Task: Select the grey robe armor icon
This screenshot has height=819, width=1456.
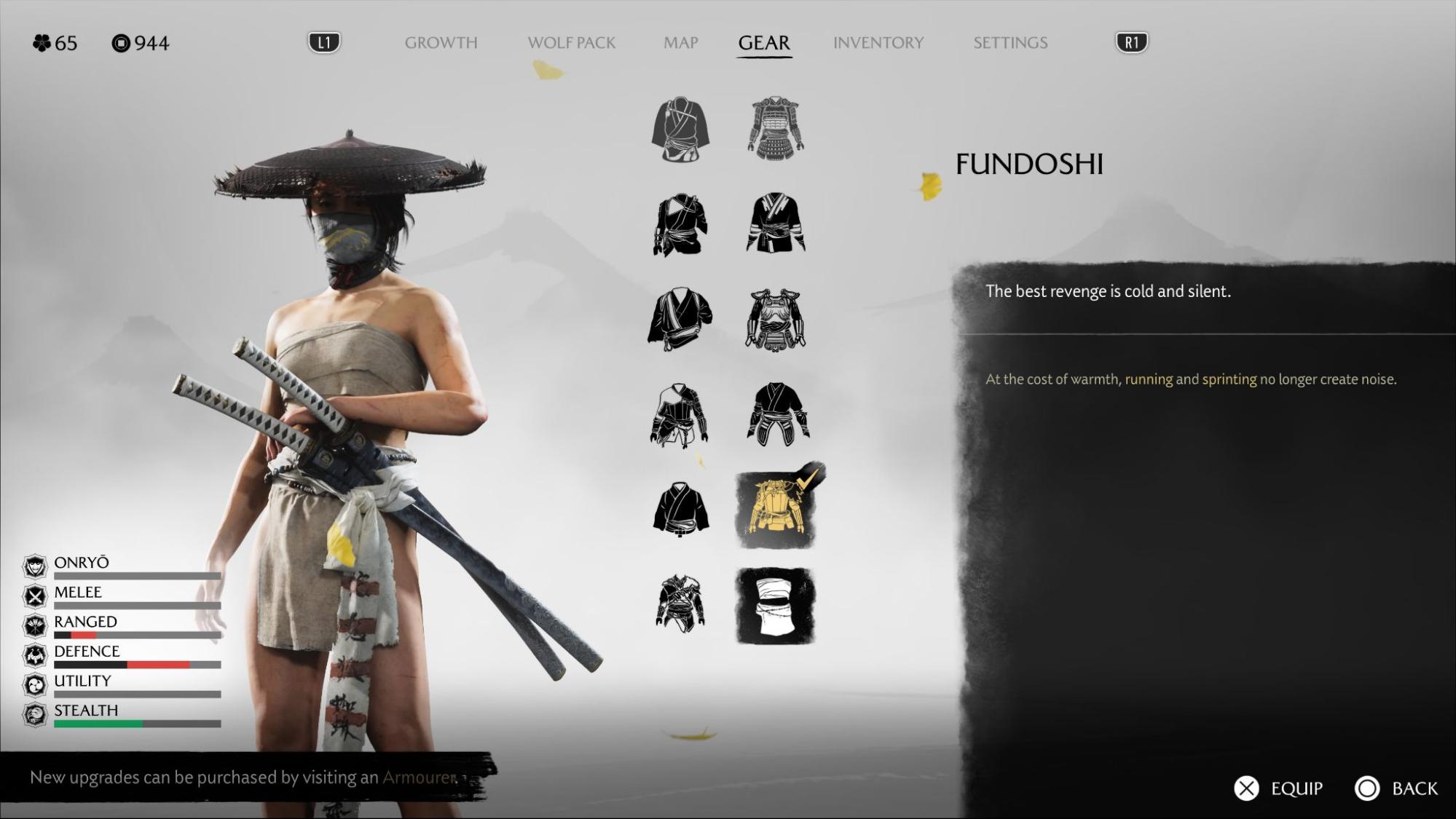Action: coord(680,130)
